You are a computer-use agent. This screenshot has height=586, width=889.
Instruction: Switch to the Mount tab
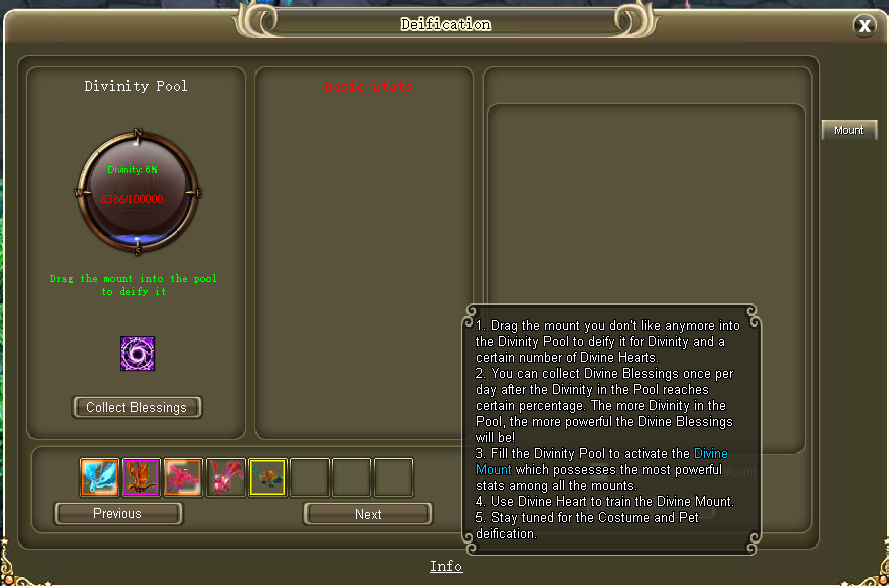tap(849, 130)
